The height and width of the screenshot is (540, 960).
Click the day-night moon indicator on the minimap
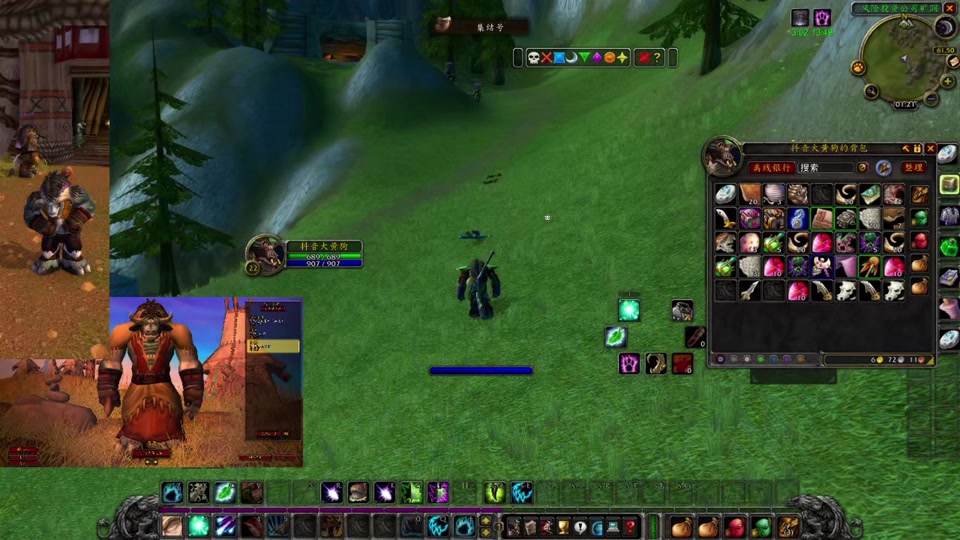(944, 29)
